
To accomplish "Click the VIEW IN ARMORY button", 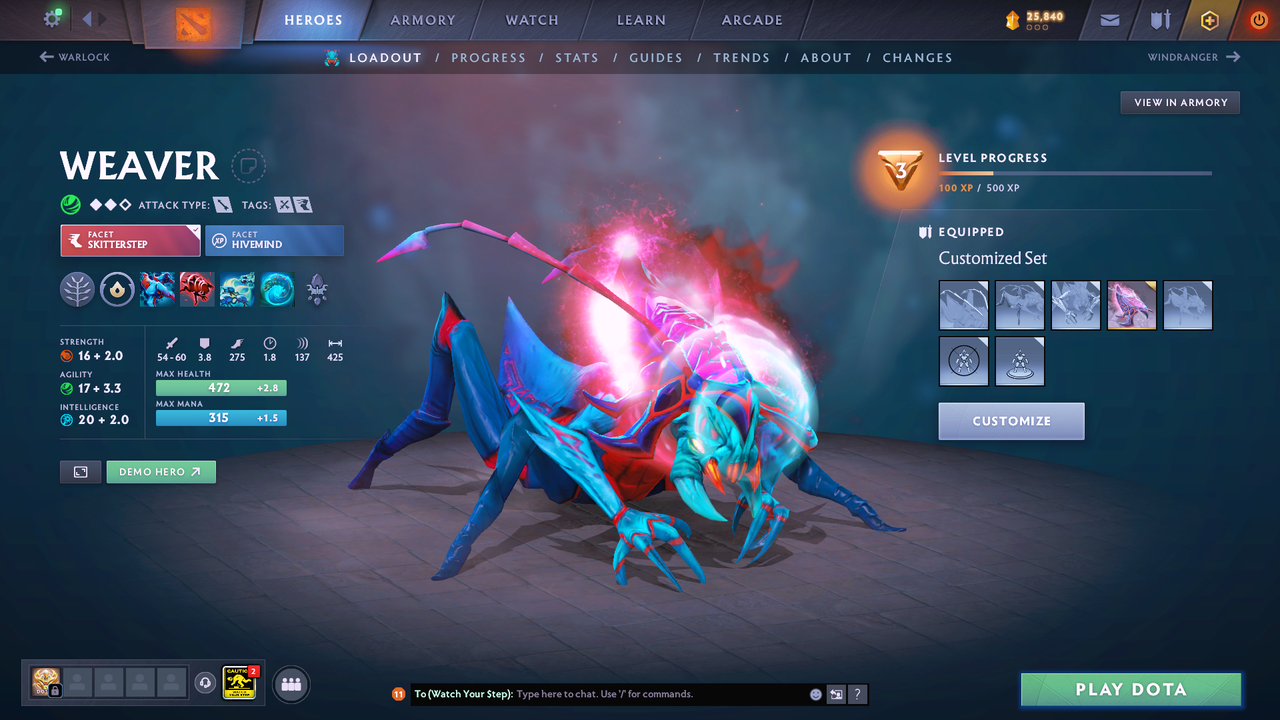I will click(1179, 102).
